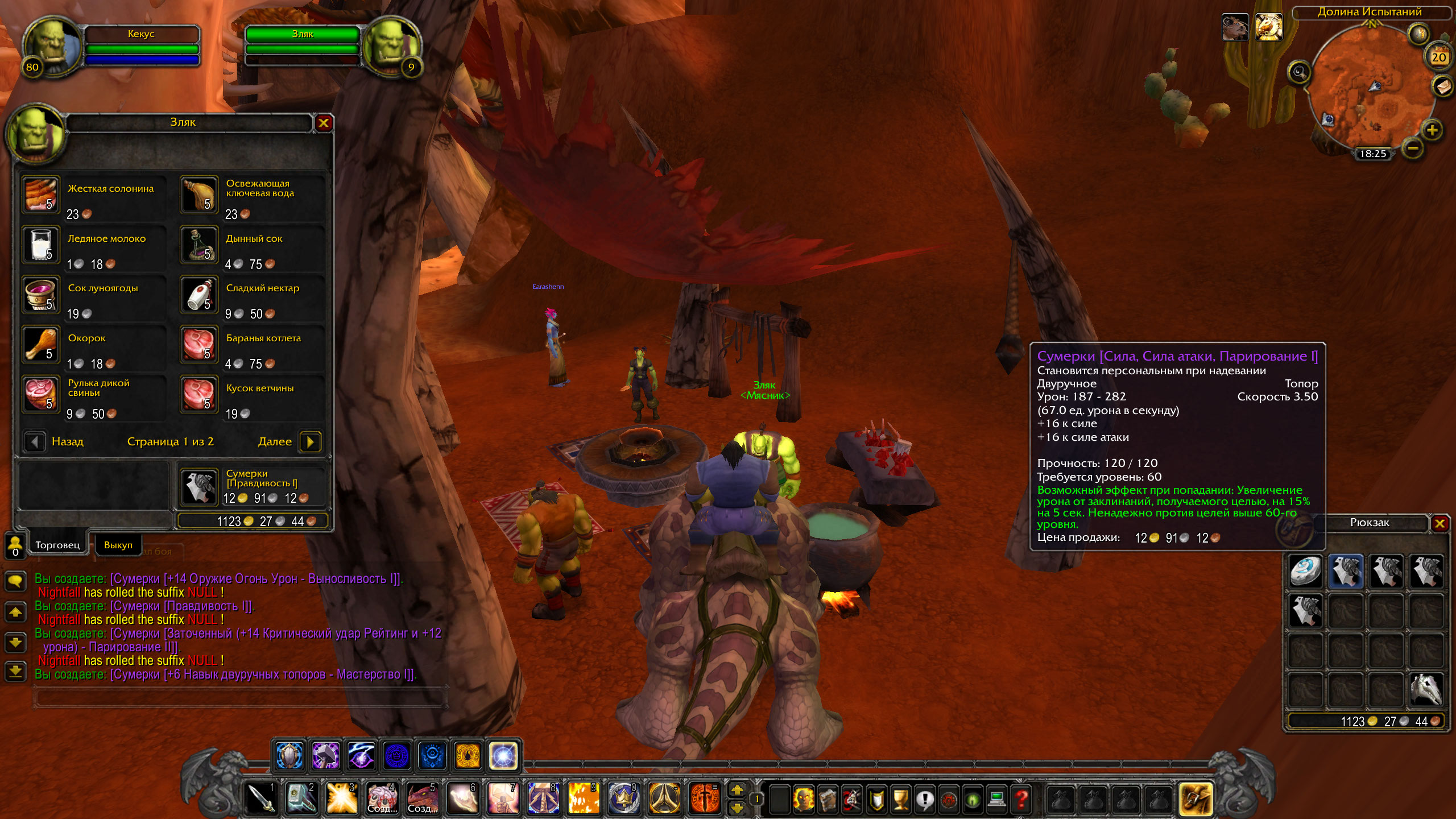Purchase Ледяное молоко item

click(x=41, y=245)
